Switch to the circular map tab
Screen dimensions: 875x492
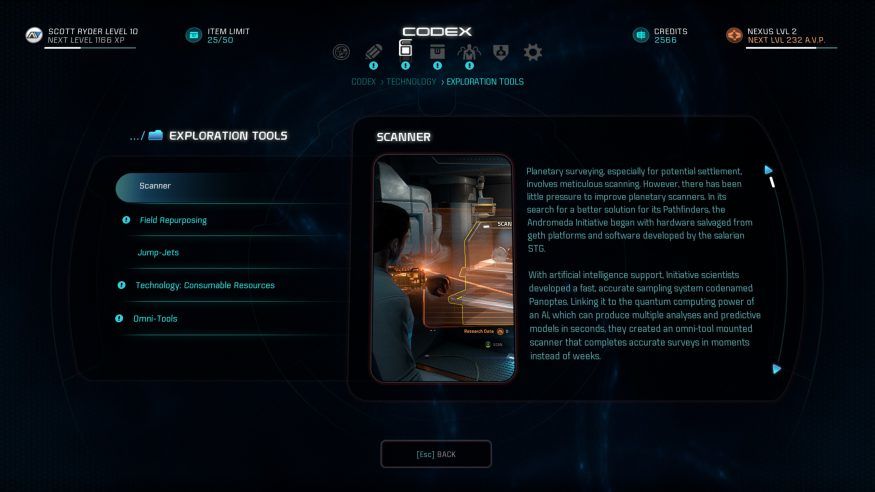tap(341, 52)
